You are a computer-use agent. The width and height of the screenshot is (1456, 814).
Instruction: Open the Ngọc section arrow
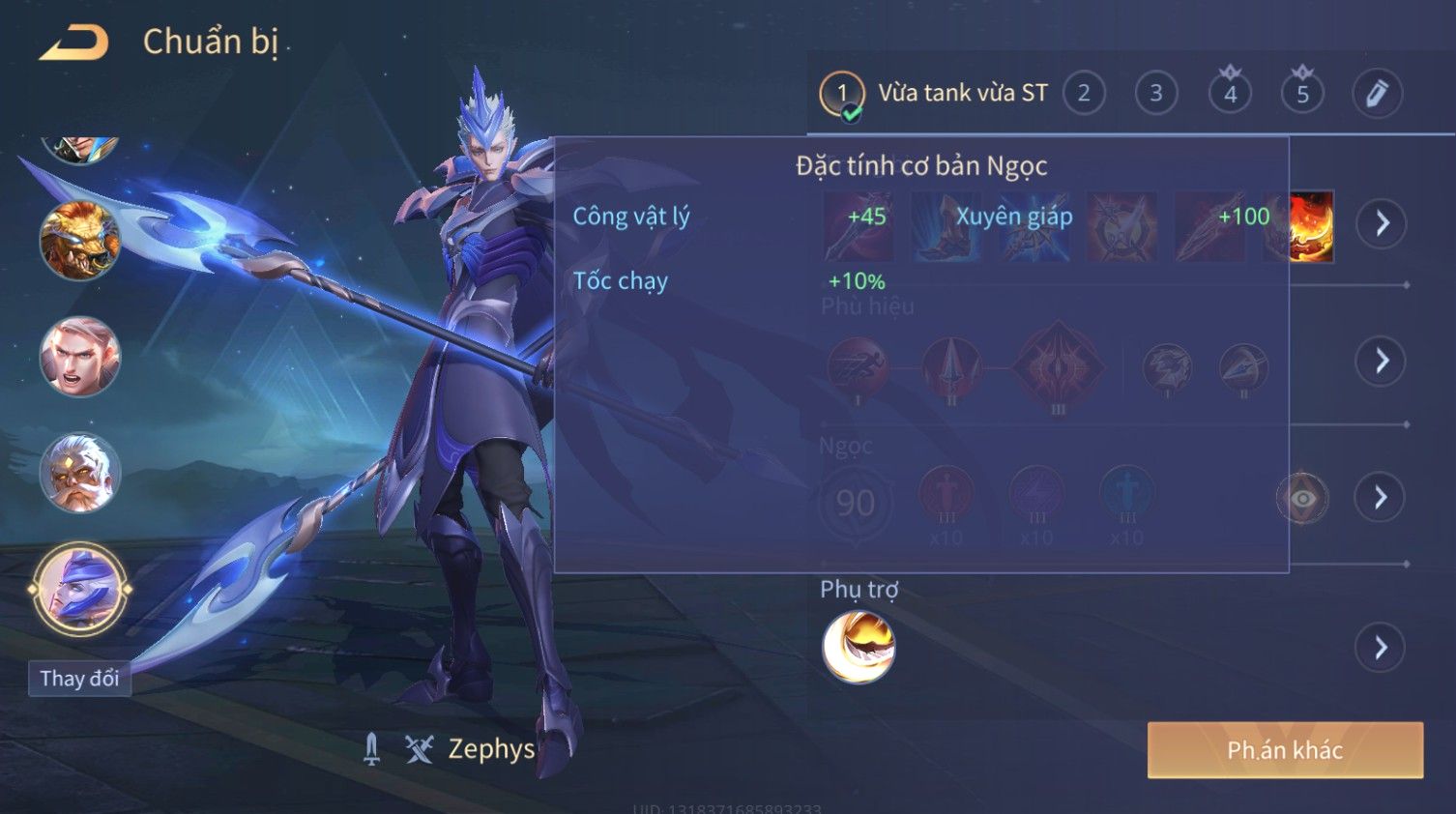click(1382, 498)
